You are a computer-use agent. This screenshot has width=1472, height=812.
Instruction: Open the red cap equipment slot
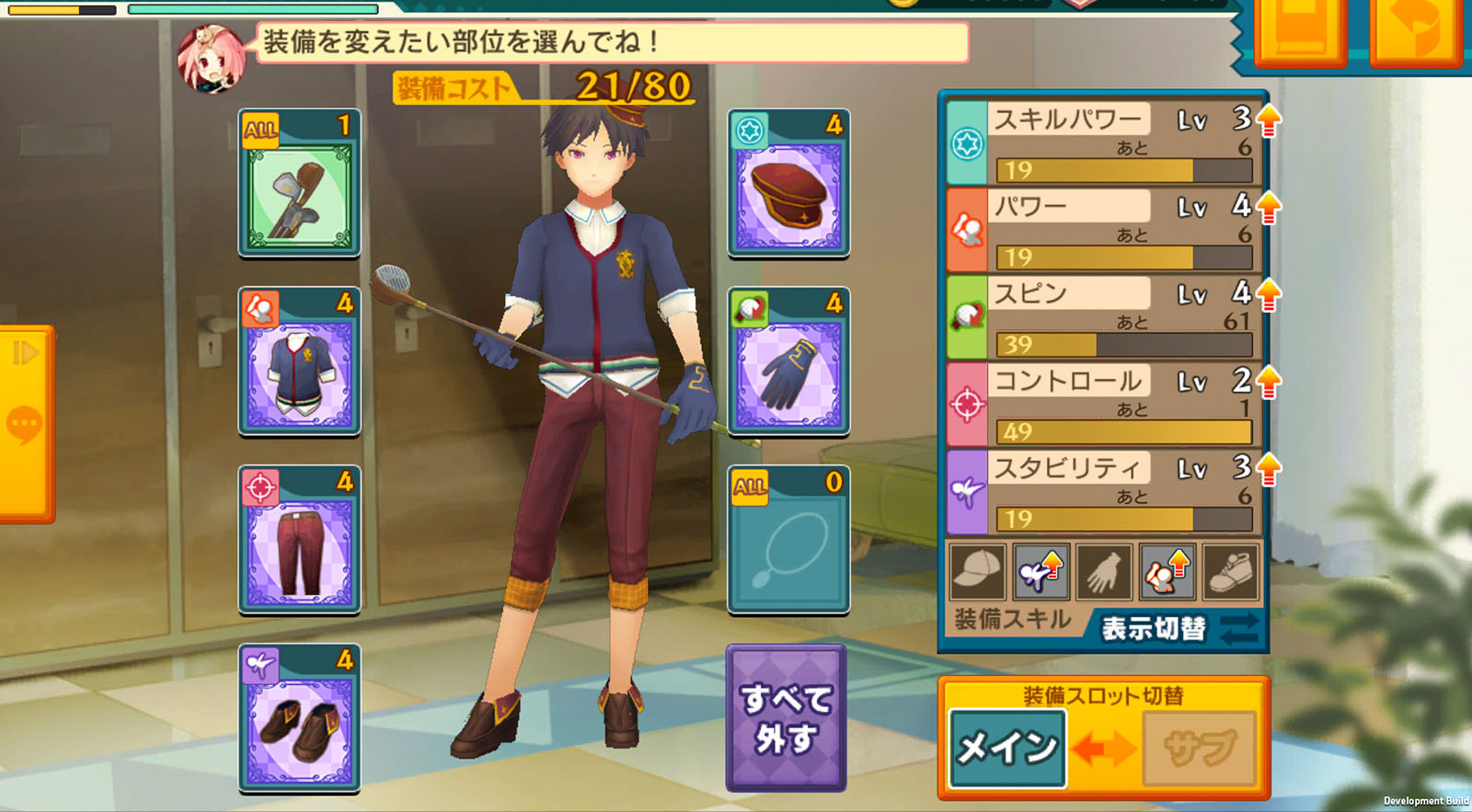[x=788, y=183]
